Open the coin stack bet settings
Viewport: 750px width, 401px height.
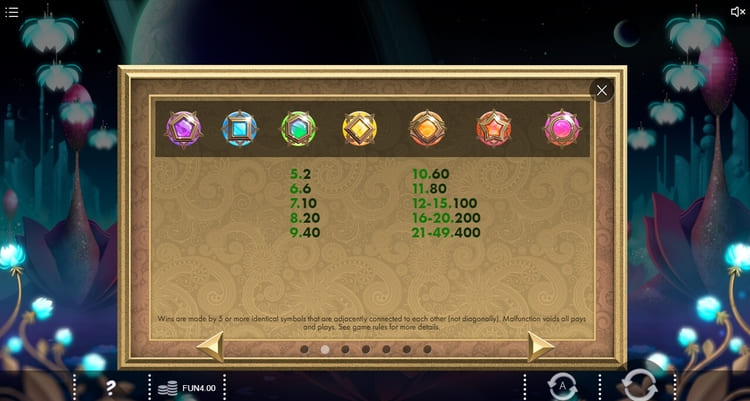pos(169,387)
